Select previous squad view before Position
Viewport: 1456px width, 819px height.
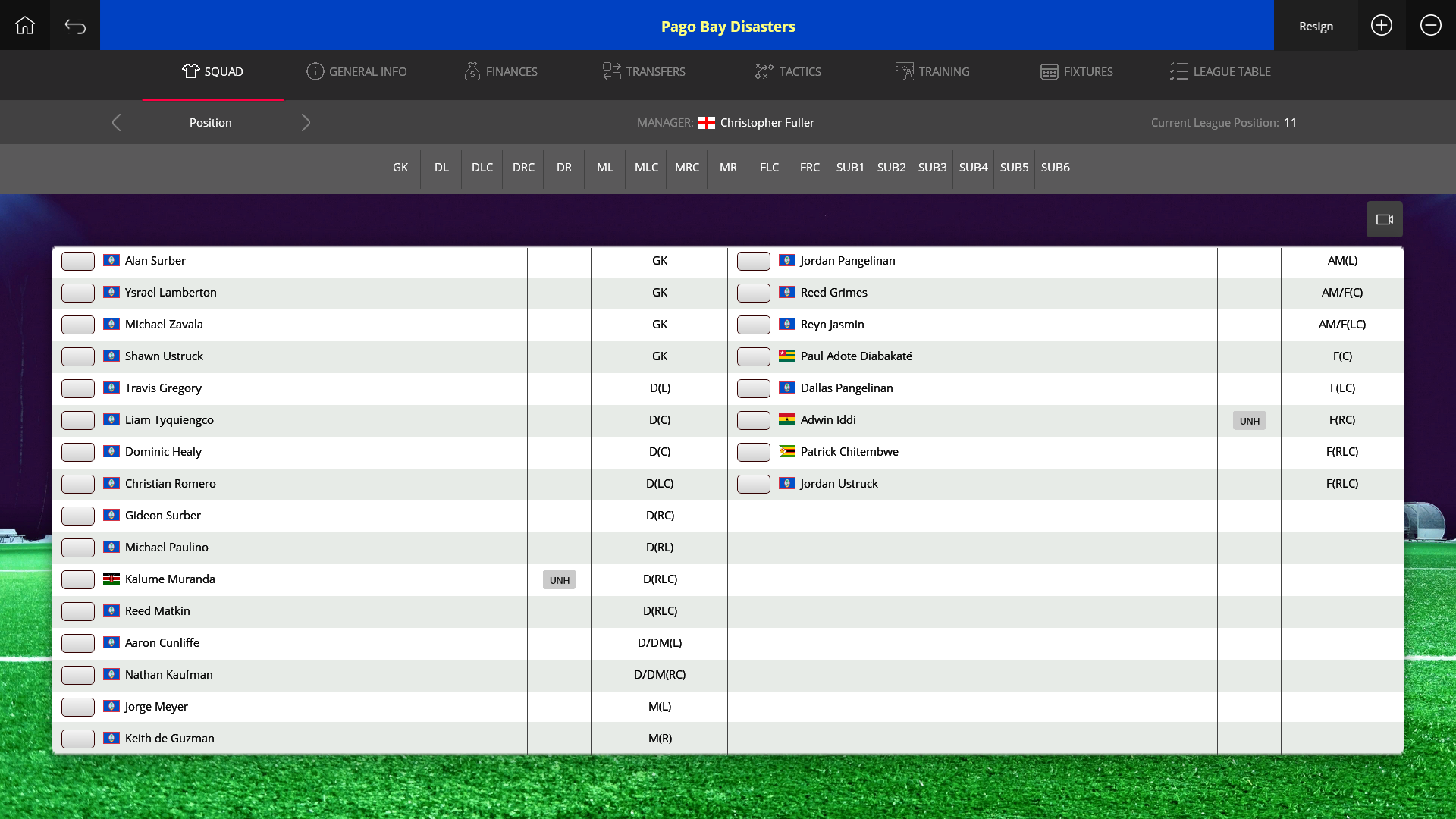[x=116, y=123]
